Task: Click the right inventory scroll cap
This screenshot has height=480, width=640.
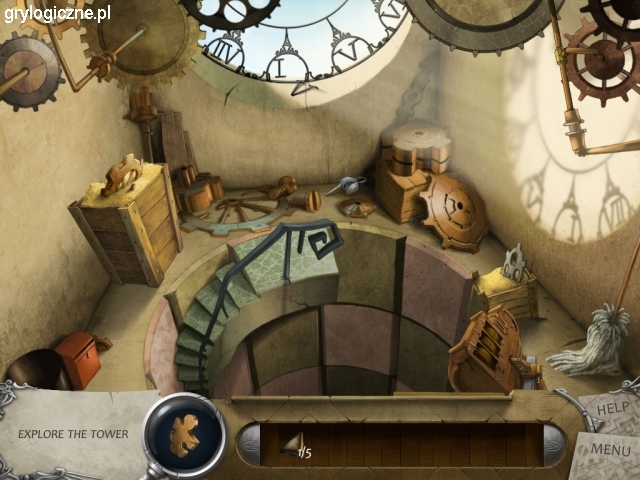Action: coord(552,444)
